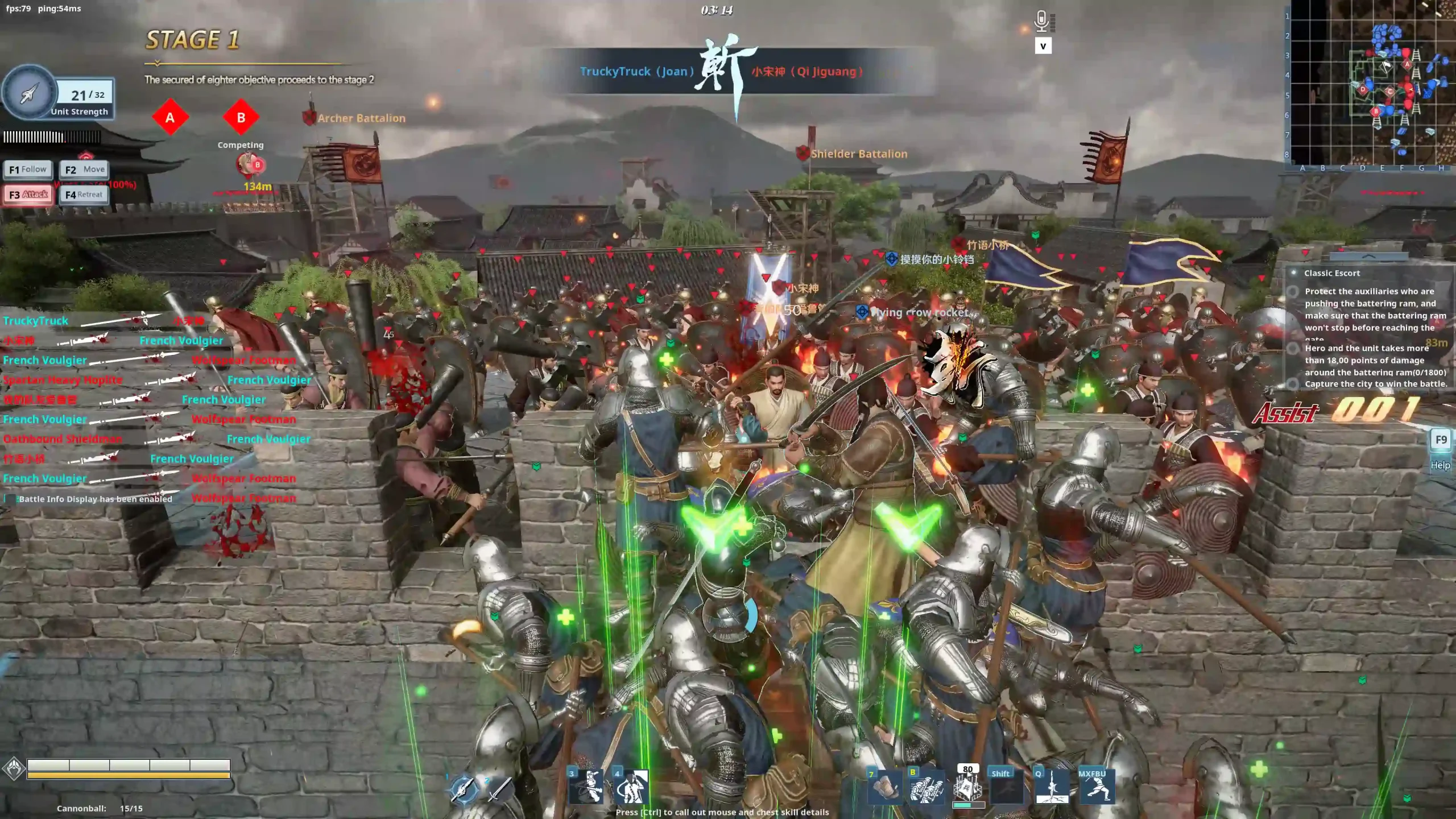Issue the Retreat order to units
1456x819 pixels.
pos(84,195)
